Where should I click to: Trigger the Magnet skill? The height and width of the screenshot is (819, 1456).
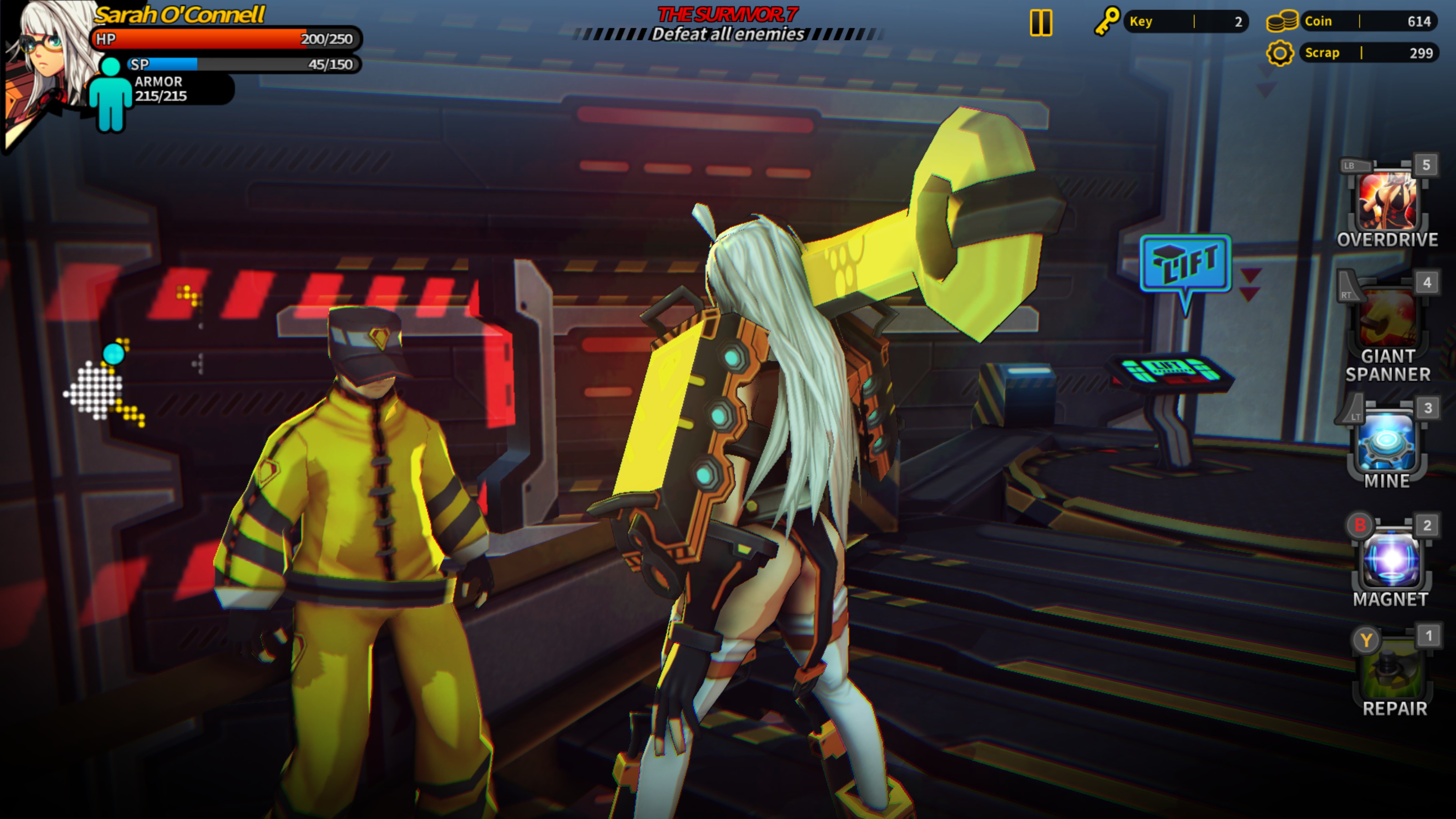[x=1391, y=561]
